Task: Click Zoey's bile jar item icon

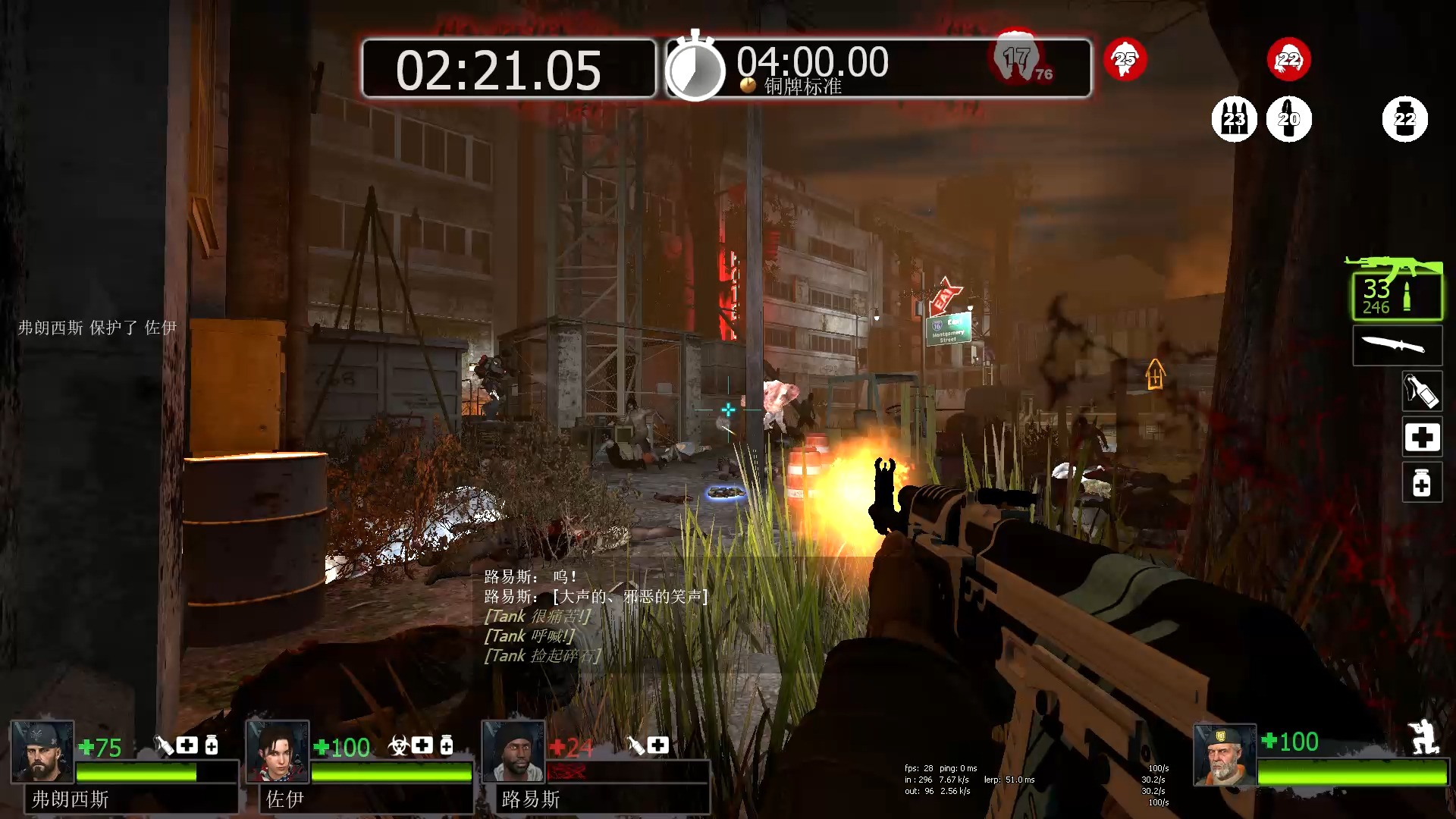Action: [x=398, y=746]
